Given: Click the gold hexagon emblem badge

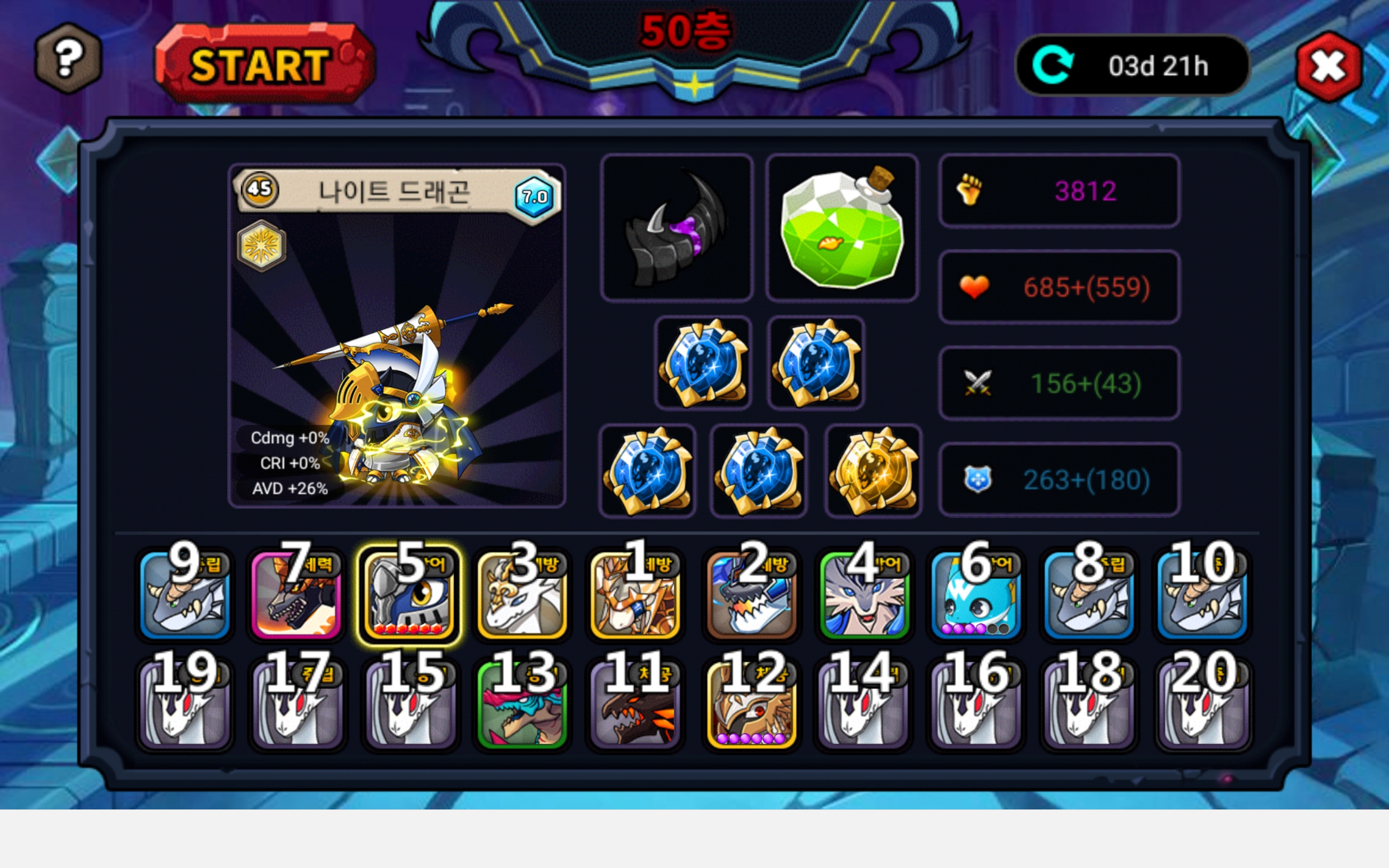Looking at the screenshot, I should pyautogui.click(x=262, y=246).
